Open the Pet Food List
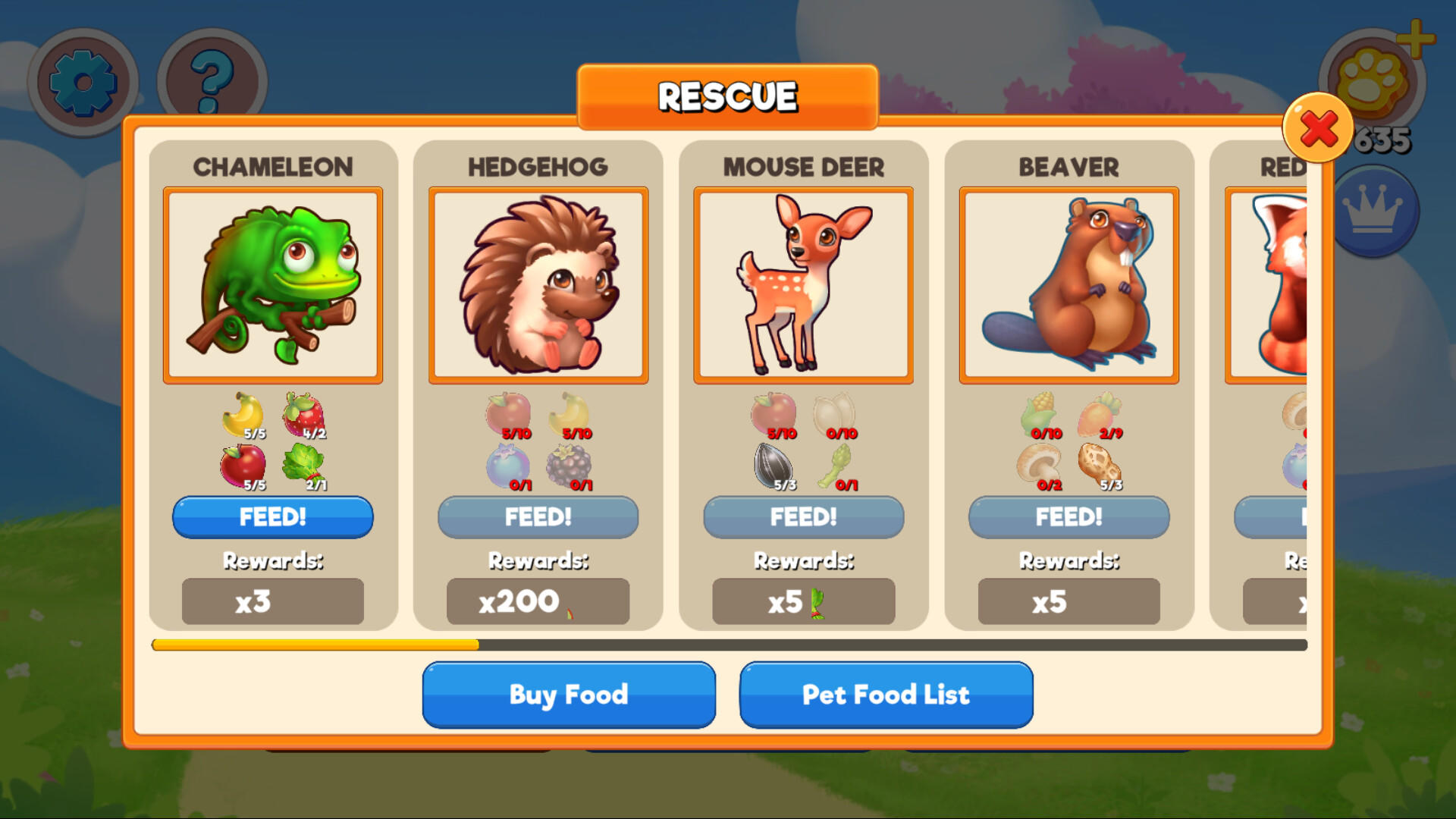 (885, 694)
